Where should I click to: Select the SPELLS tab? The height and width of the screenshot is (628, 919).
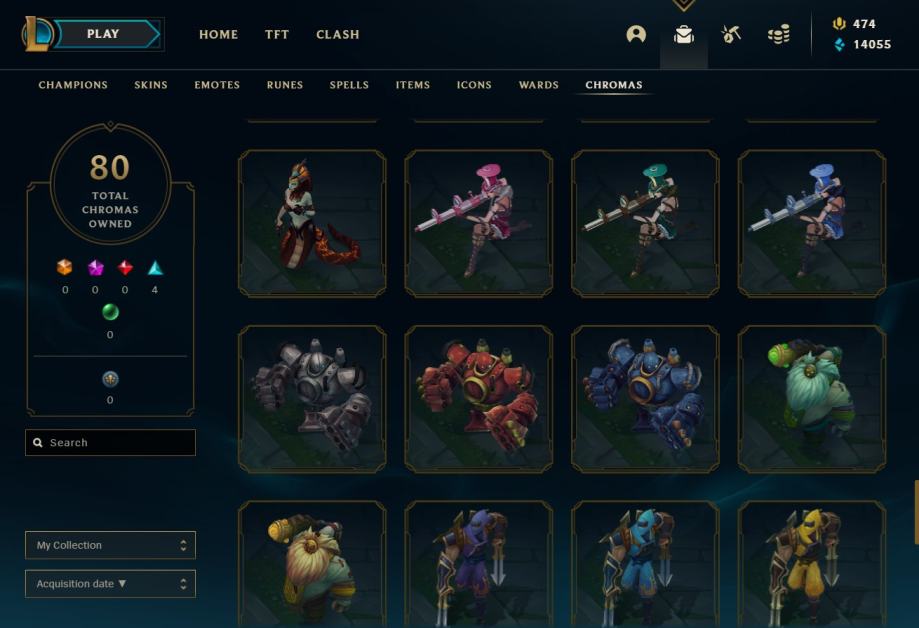(x=349, y=85)
